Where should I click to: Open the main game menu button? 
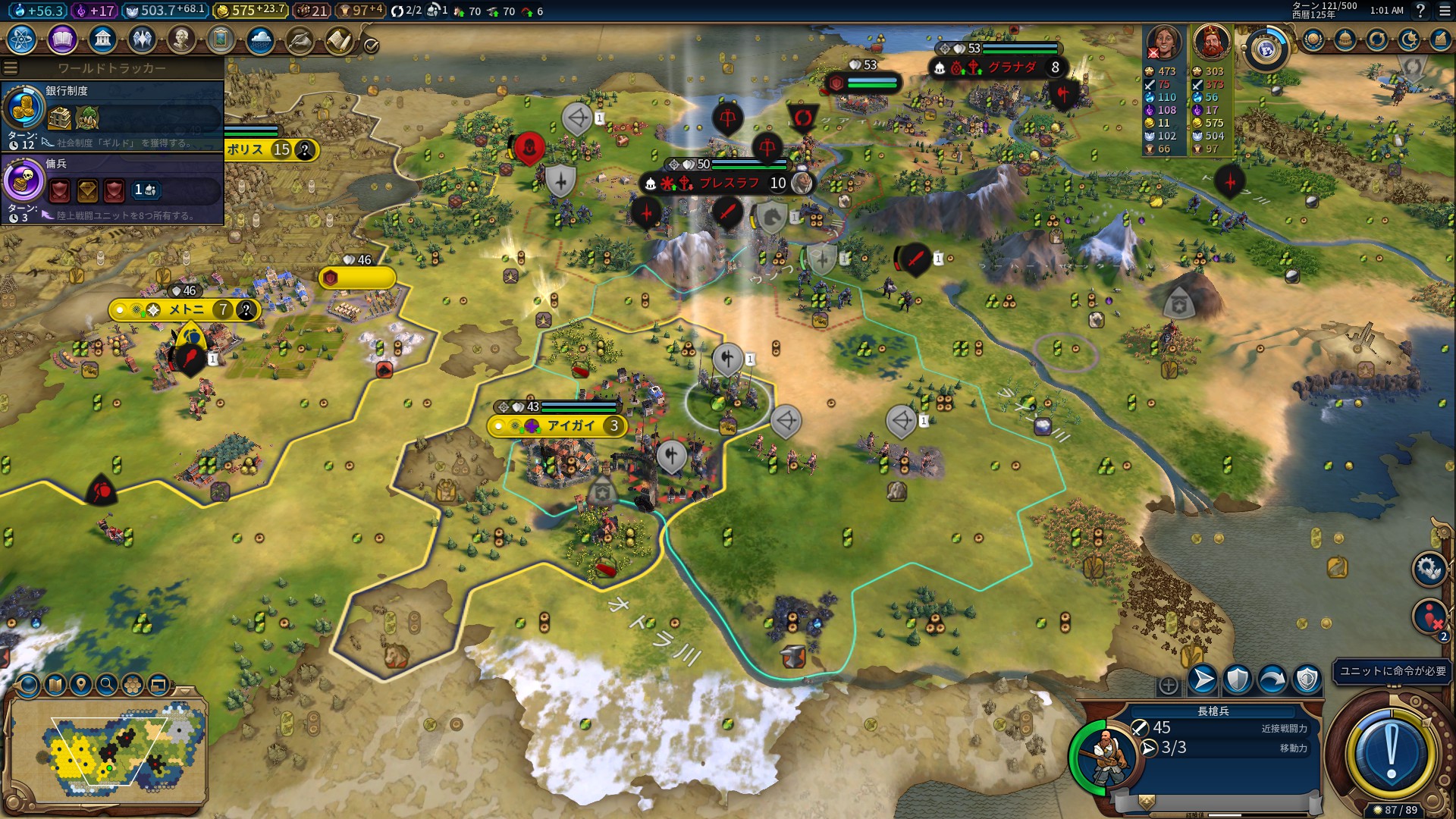[x=1442, y=11]
